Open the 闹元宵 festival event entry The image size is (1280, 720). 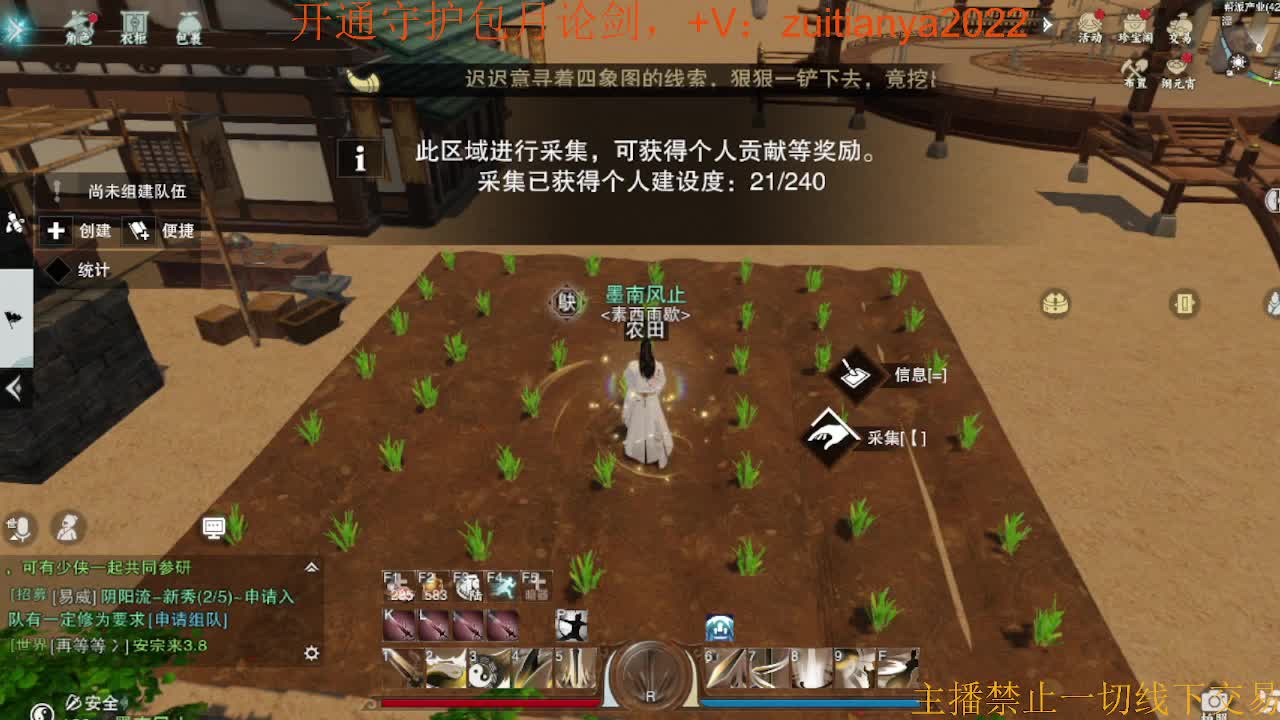coord(1177,66)
